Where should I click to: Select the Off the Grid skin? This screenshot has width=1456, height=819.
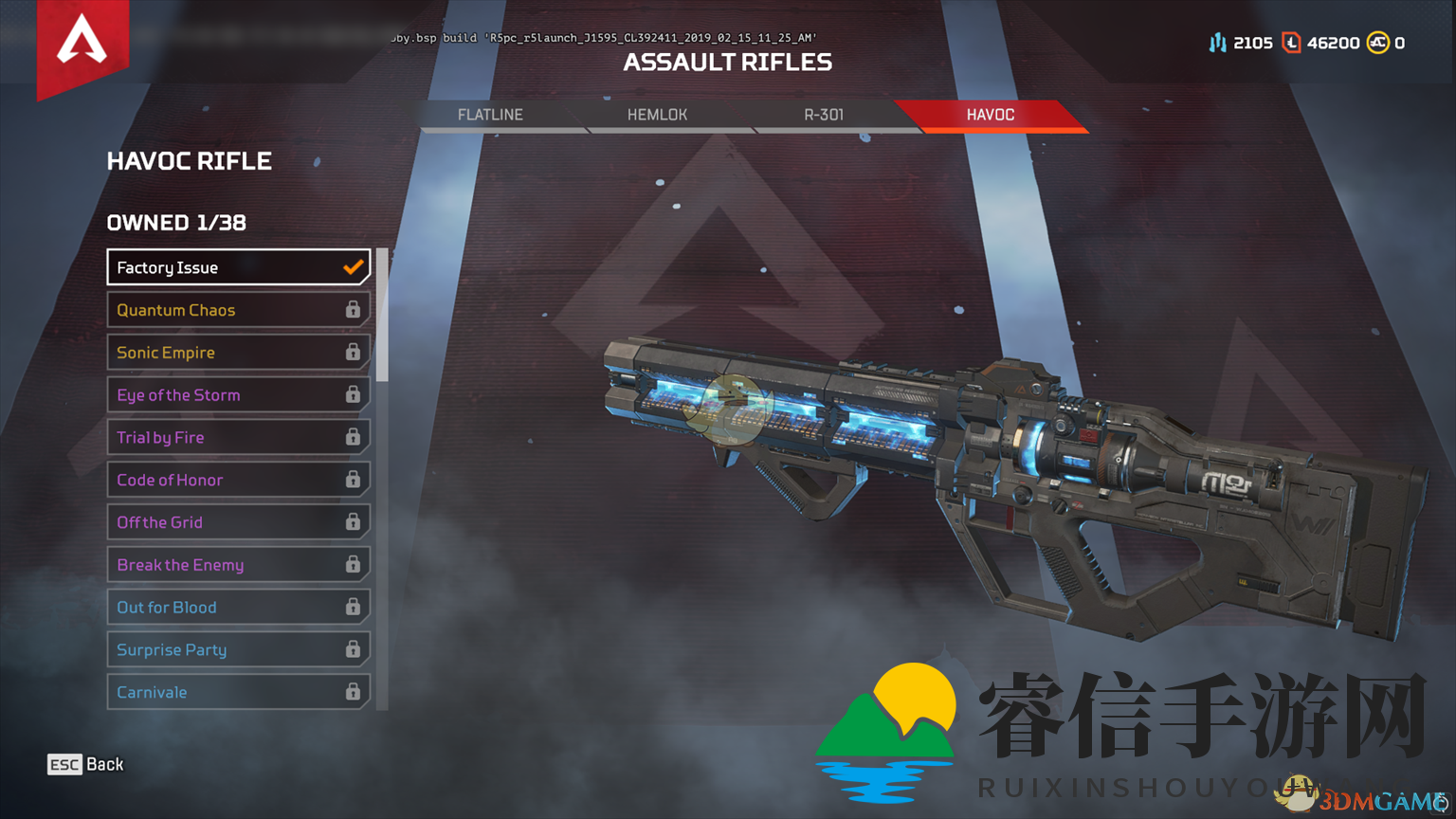point(238,522)
